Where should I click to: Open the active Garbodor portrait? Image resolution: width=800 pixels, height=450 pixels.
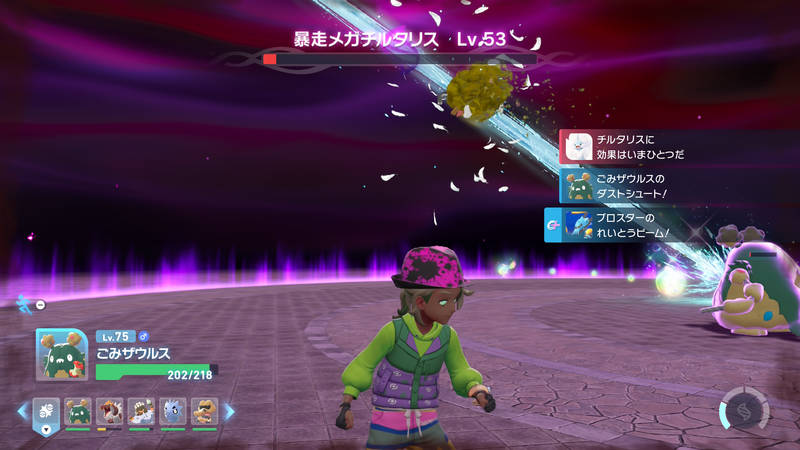62,355
